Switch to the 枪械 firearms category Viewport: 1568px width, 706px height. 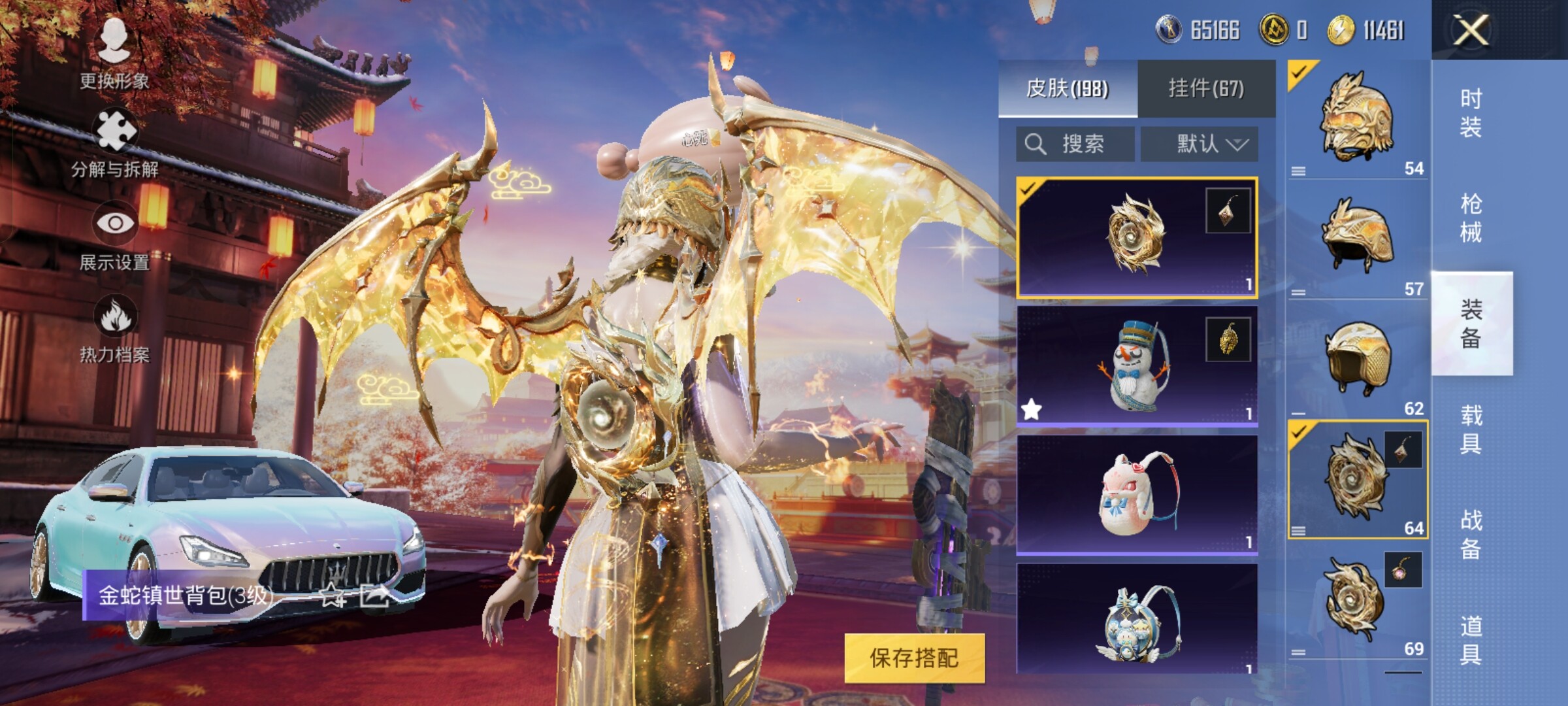[x=1471, y=218]
